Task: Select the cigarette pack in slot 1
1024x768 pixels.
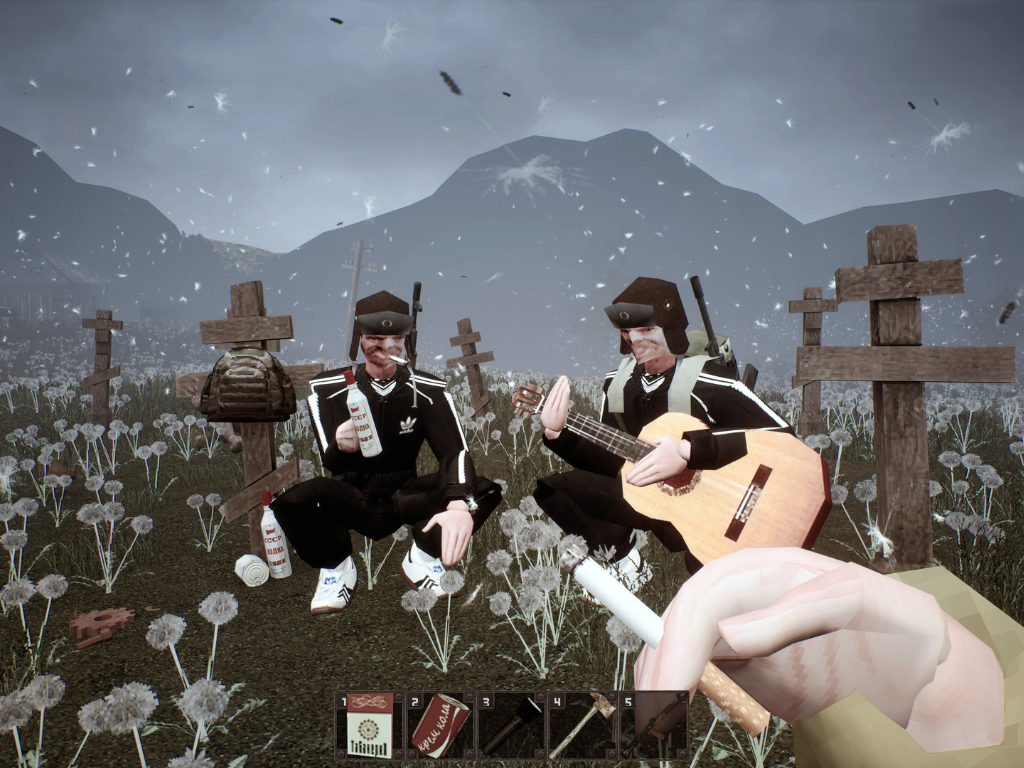Action: 369,725
